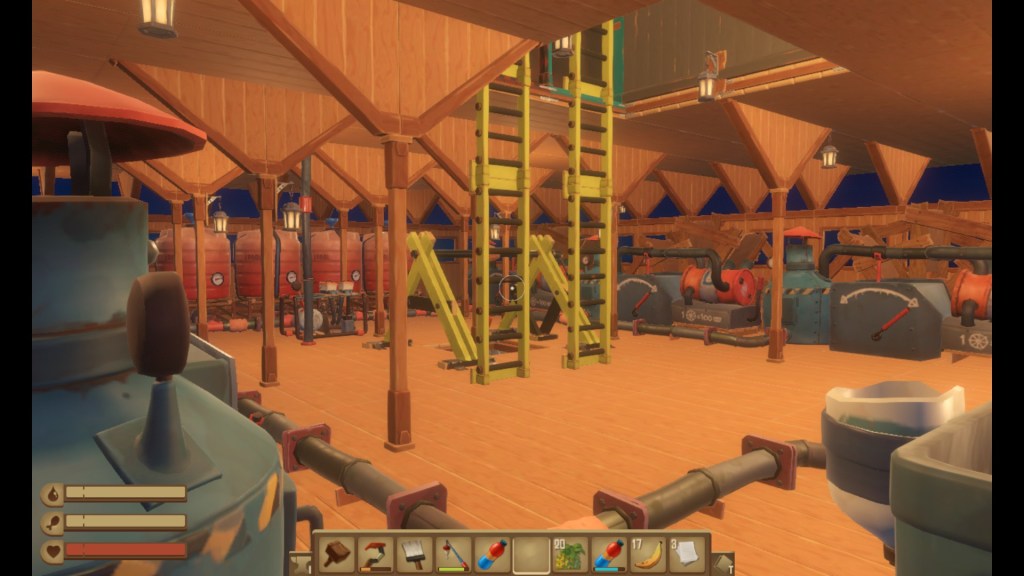Choose the paper stack of 3
Screen dimensions: 1024x576
pyautogui.click(x=687, y=553)
